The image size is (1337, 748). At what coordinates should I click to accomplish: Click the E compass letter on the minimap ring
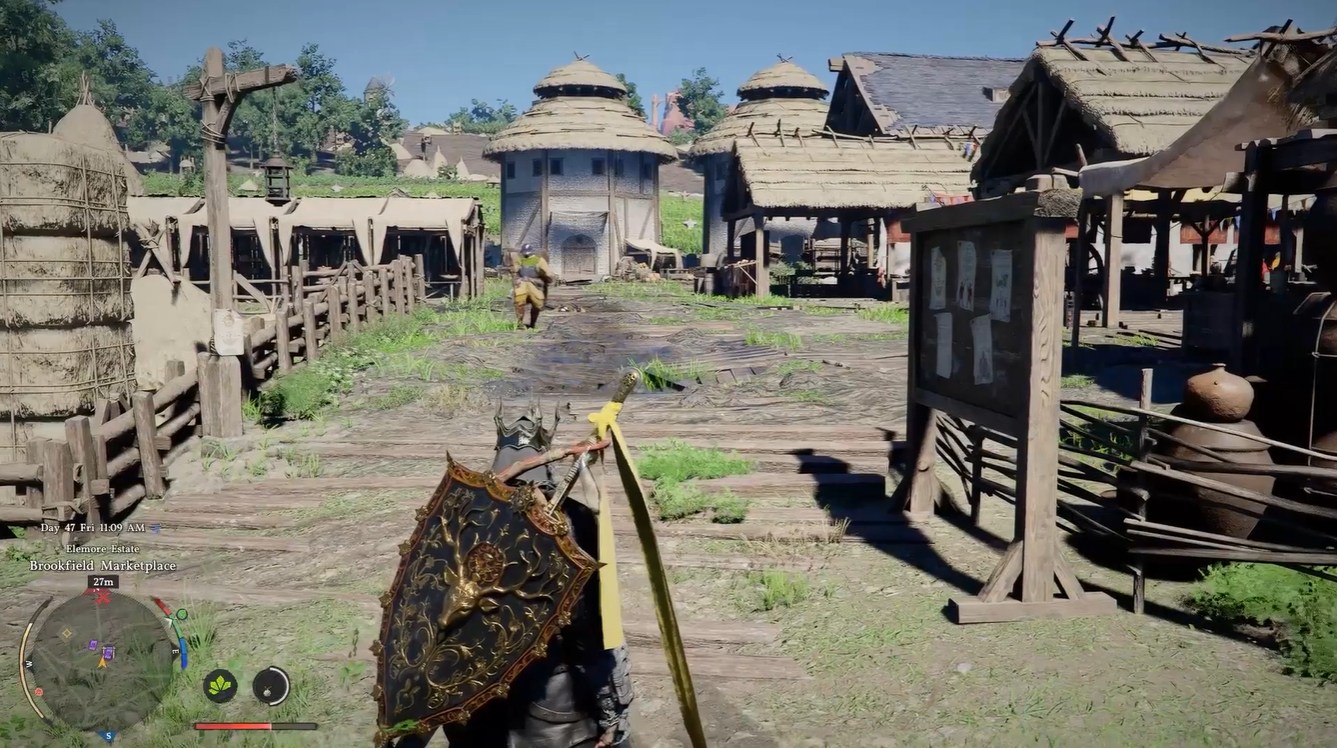(x=175, y=650)
